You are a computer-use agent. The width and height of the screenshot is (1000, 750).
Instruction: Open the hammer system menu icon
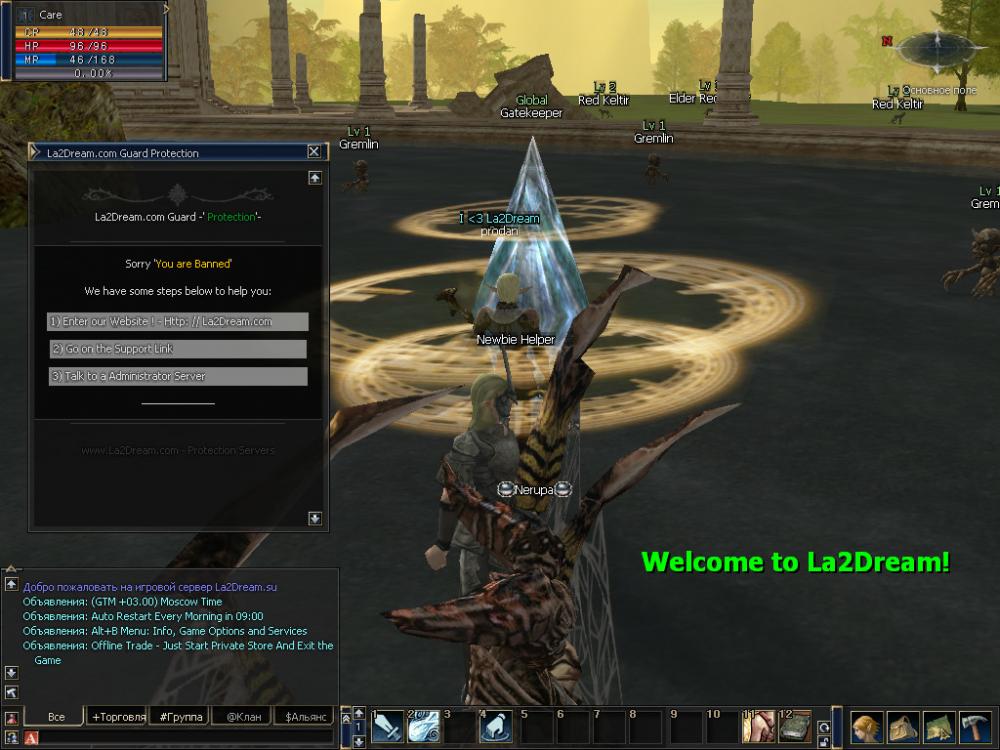pyautogui.click(x=975, y=726)
